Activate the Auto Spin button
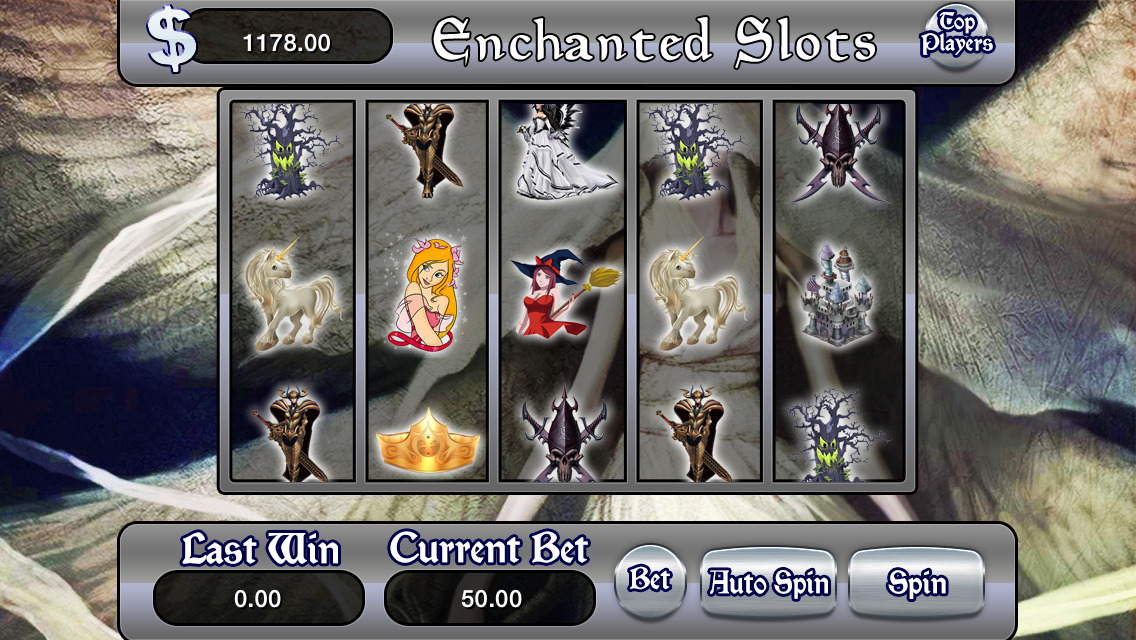Screen dimensions: 1136x640 tap(769, 583)
